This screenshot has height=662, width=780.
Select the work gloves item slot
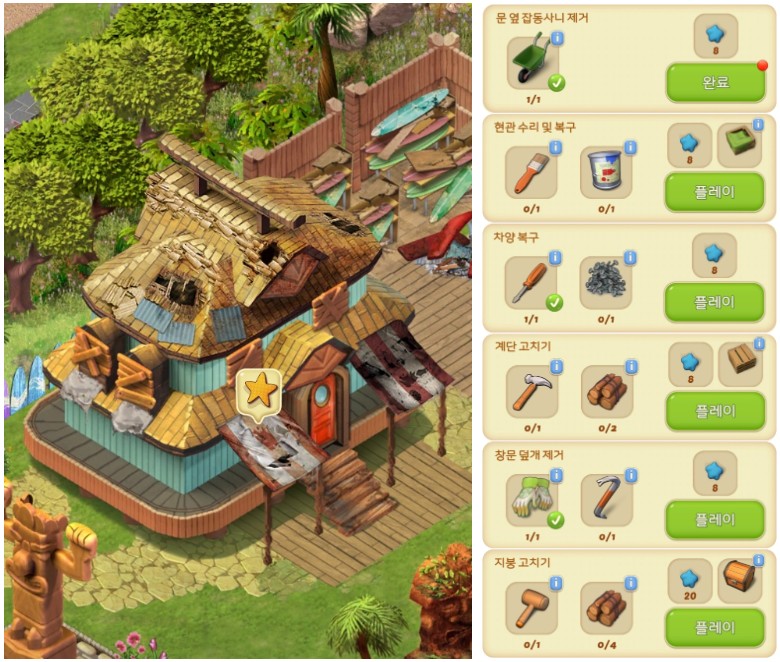[x=531, y=499]
